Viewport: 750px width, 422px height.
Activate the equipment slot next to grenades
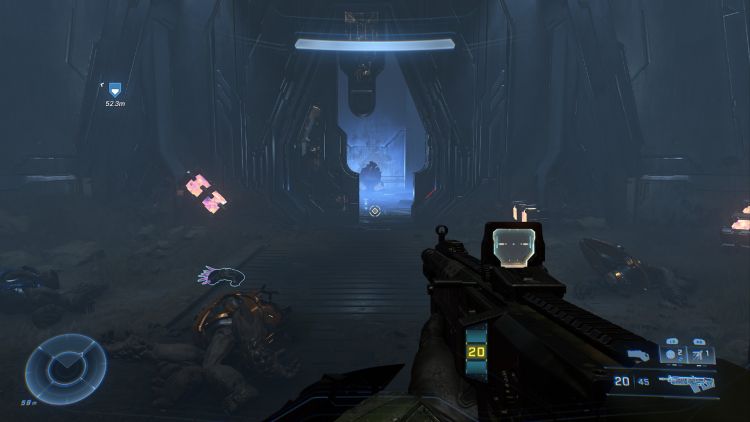700,355
